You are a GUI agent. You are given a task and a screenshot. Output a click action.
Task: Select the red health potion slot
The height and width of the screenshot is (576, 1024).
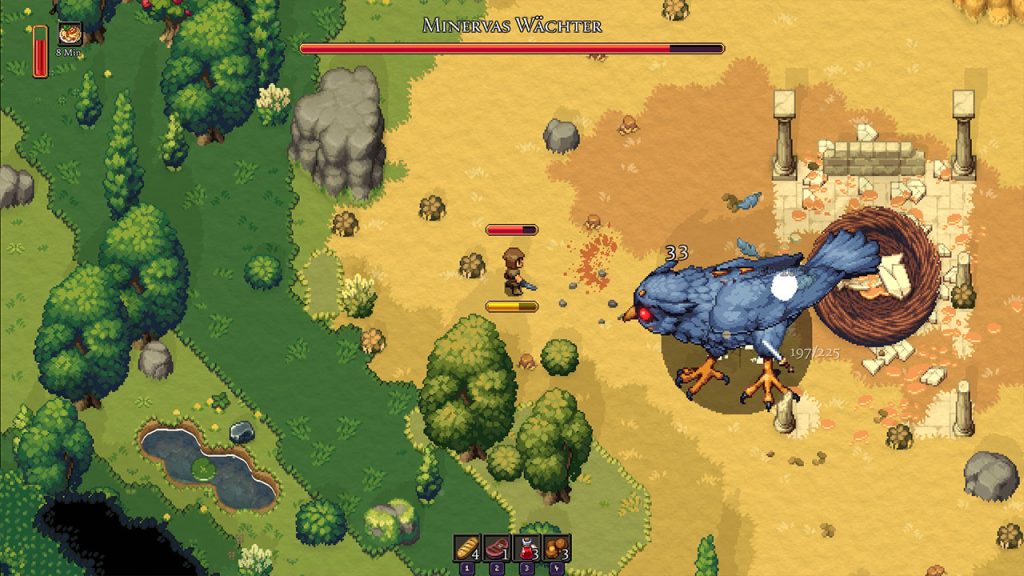point(527,547)
